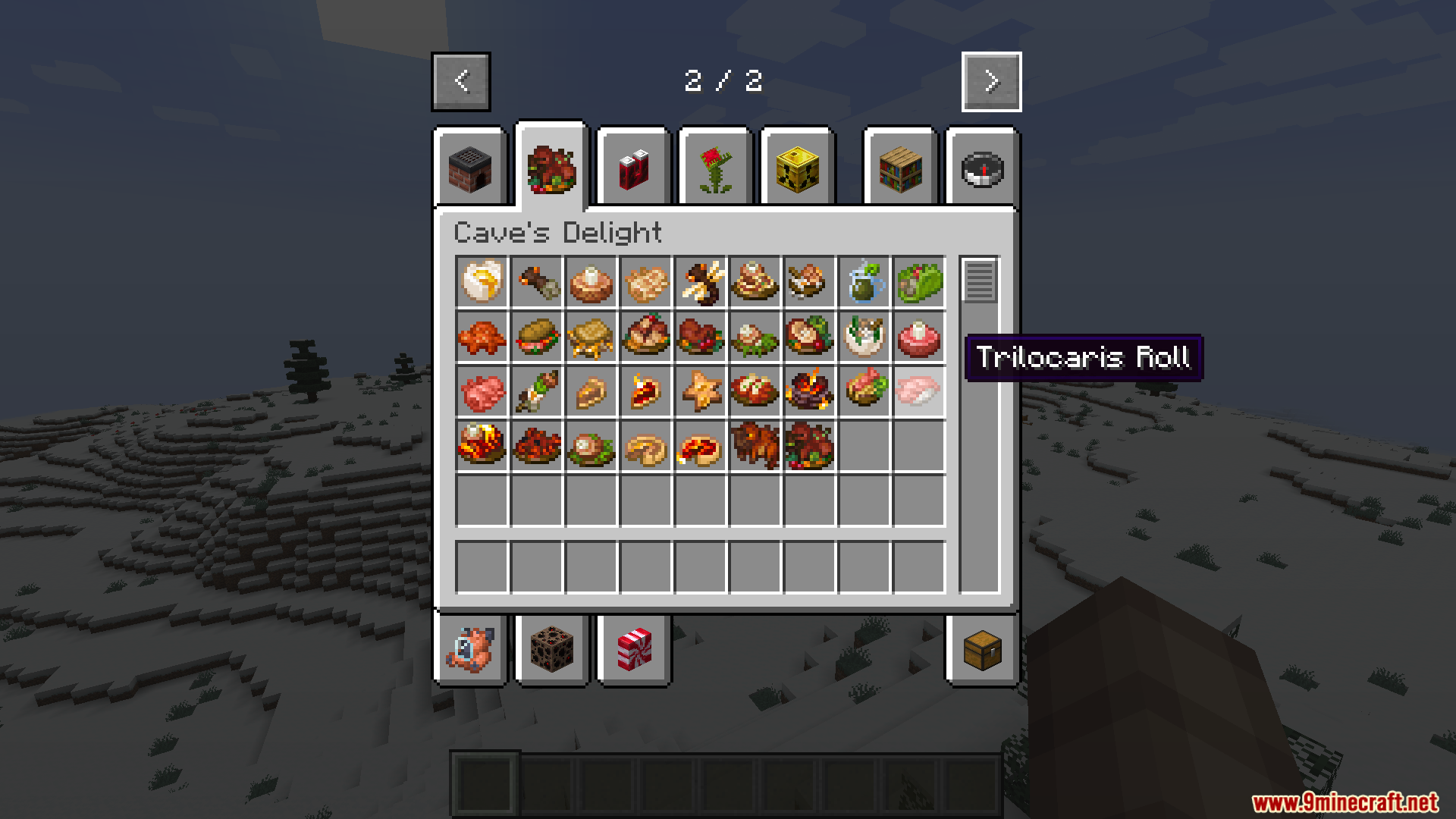Open the bookshelf tab

(x=900, y=168)
